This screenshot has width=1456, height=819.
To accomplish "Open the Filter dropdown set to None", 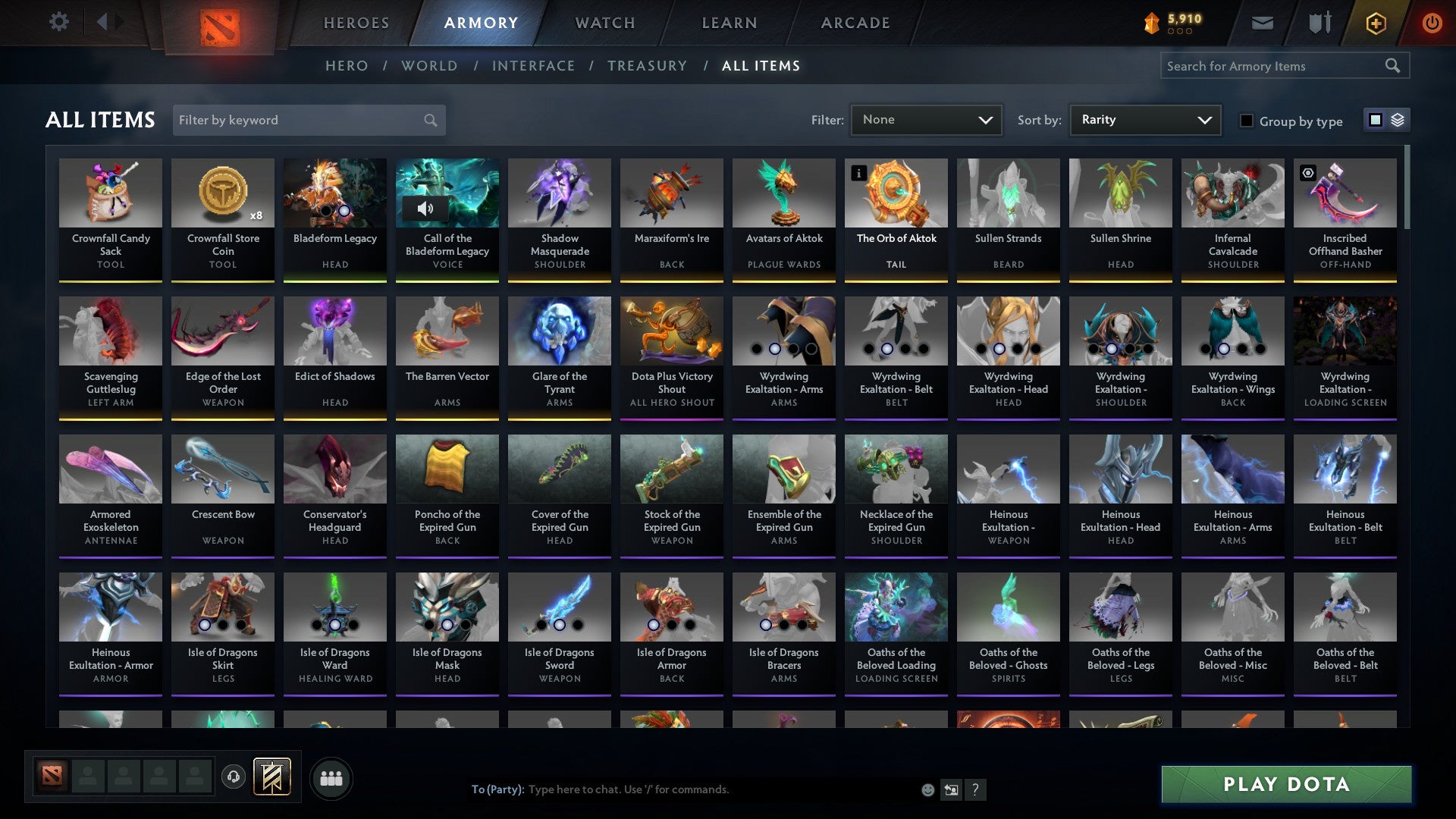I will [926, 119].
